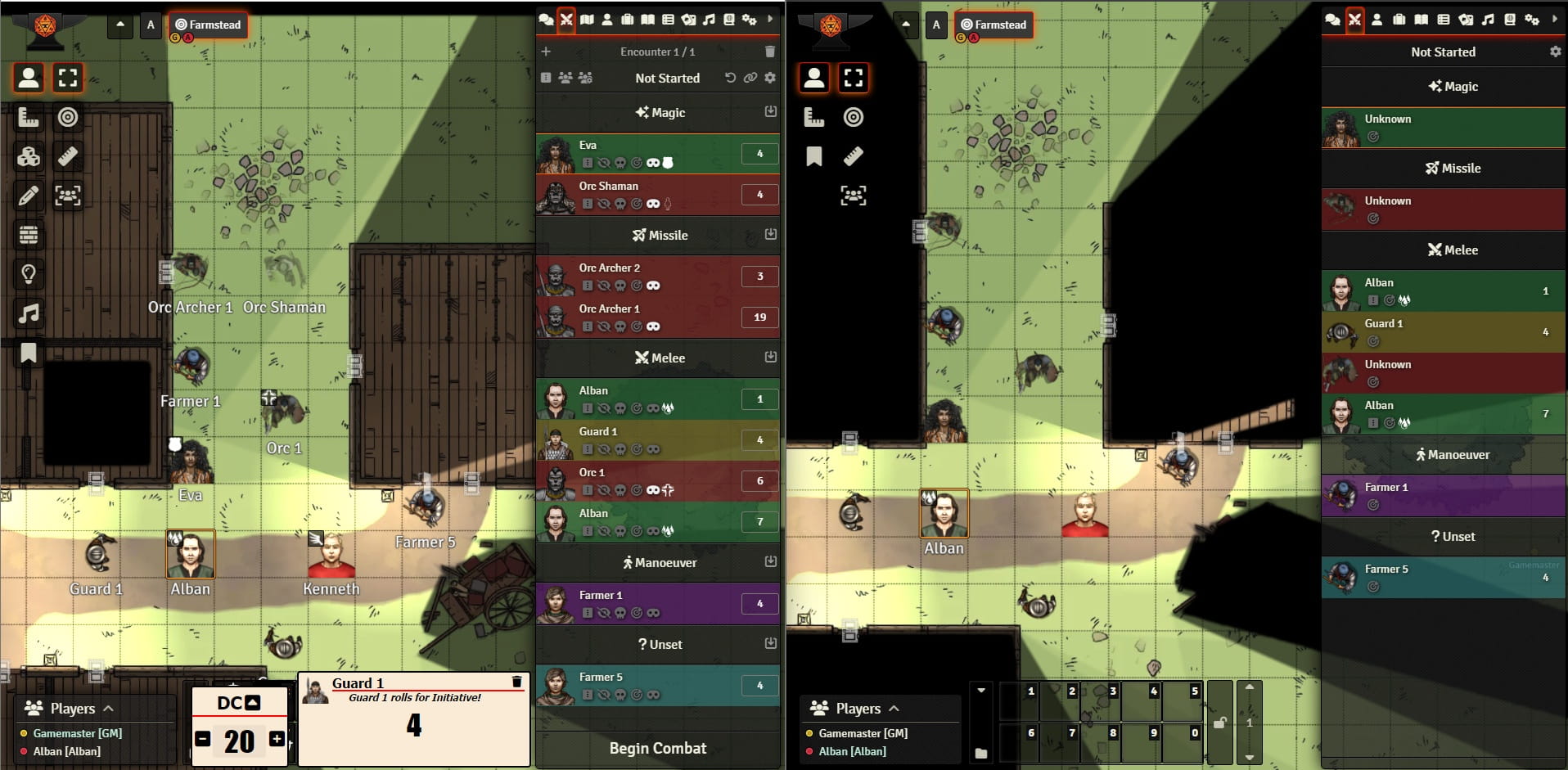
Task: Open the lighting controls light bulb tool
Action: [29, 274]
